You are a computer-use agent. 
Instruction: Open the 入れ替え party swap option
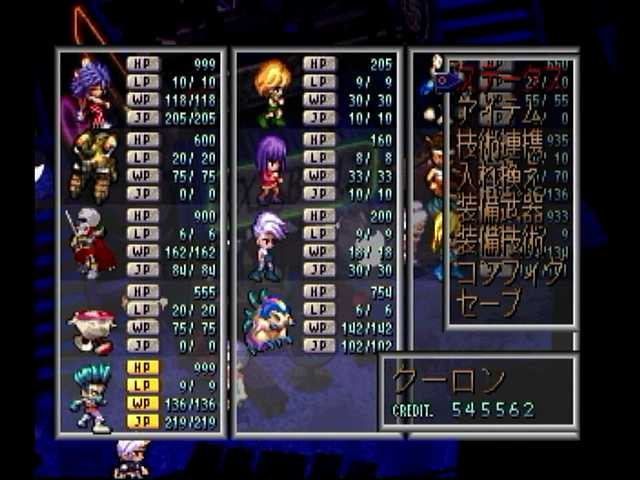(500, 181)
